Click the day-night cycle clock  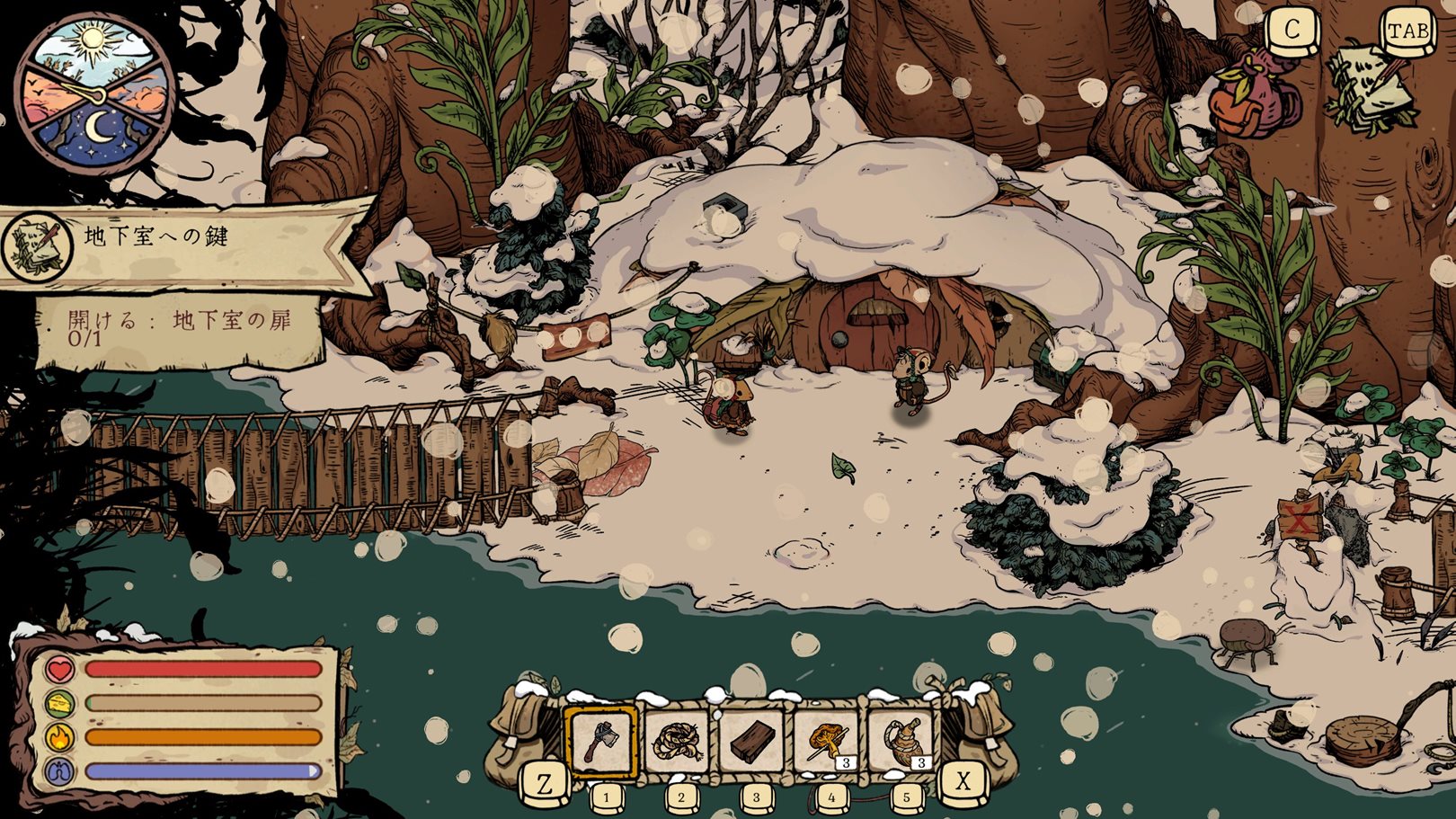(x=93, y=90)
